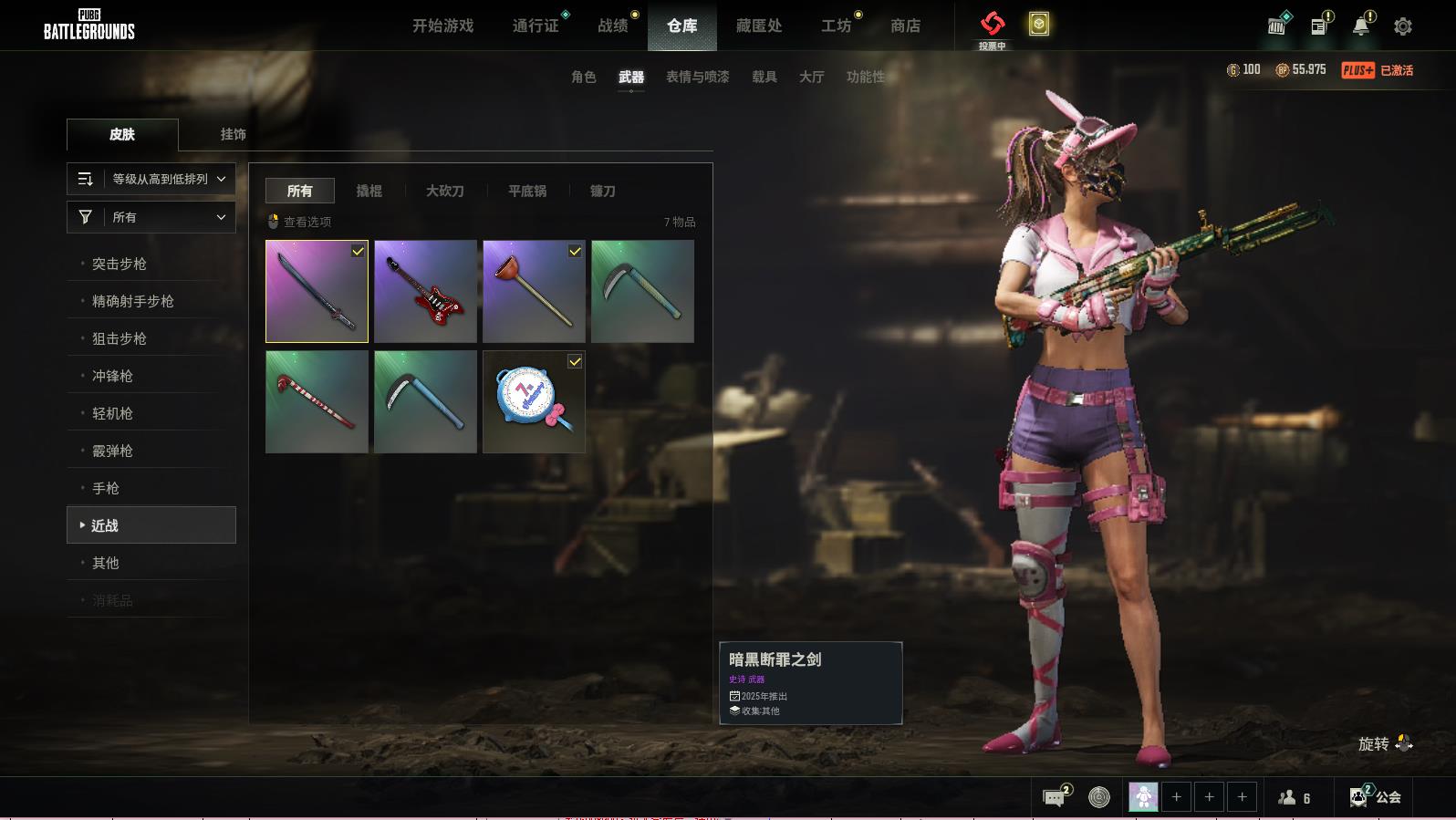Open the 商店 shop tab
The image size is (1456, 820).
point(905,26)
